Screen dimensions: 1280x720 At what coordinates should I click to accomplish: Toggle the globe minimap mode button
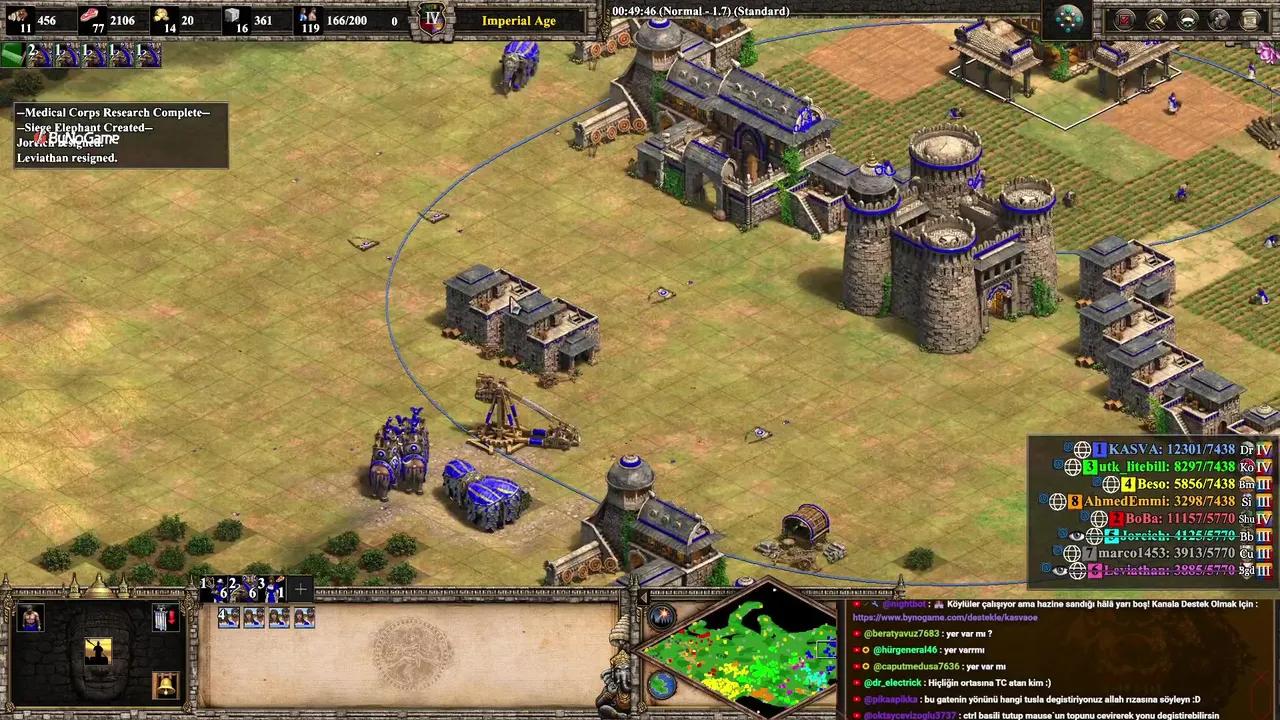(x=661, y=685)
